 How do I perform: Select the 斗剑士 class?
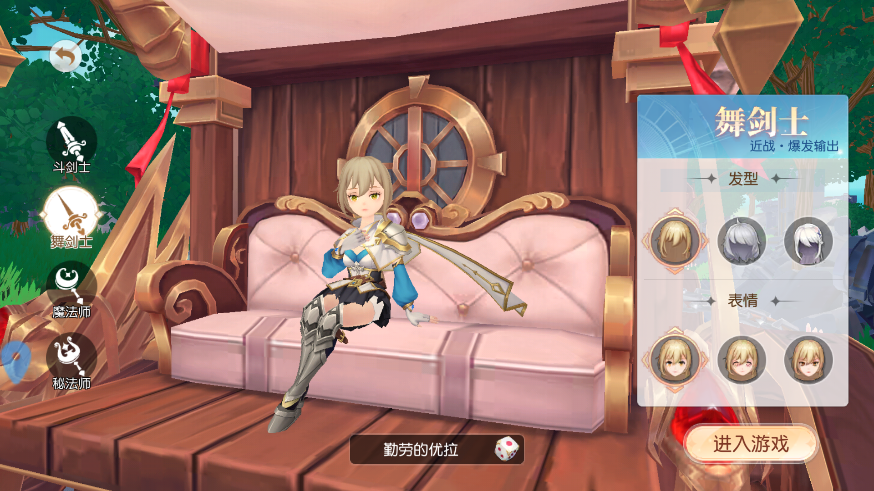click(x=71, y=141)
